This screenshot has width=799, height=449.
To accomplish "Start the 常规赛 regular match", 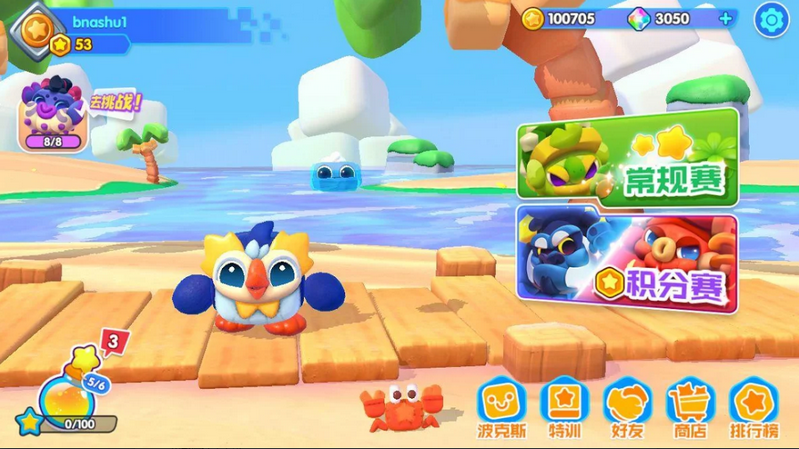I will pyautogui.click(x=627, y=157).
